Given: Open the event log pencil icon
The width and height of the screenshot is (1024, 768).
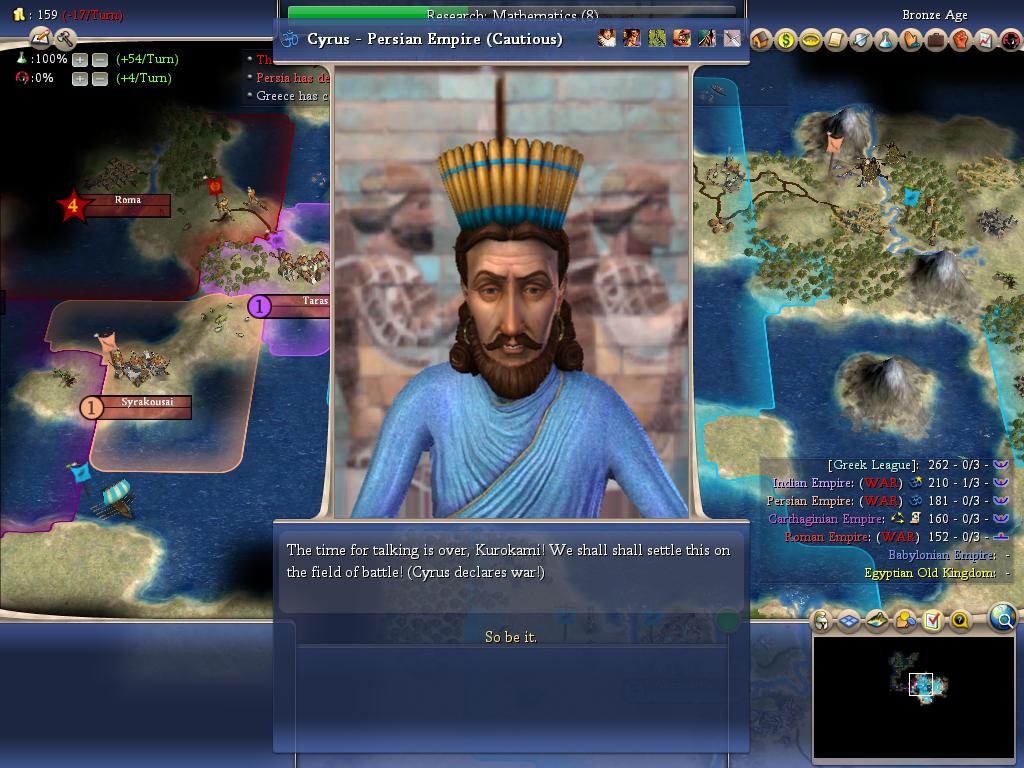Looking at the screenshot, I should click(41, 38).
